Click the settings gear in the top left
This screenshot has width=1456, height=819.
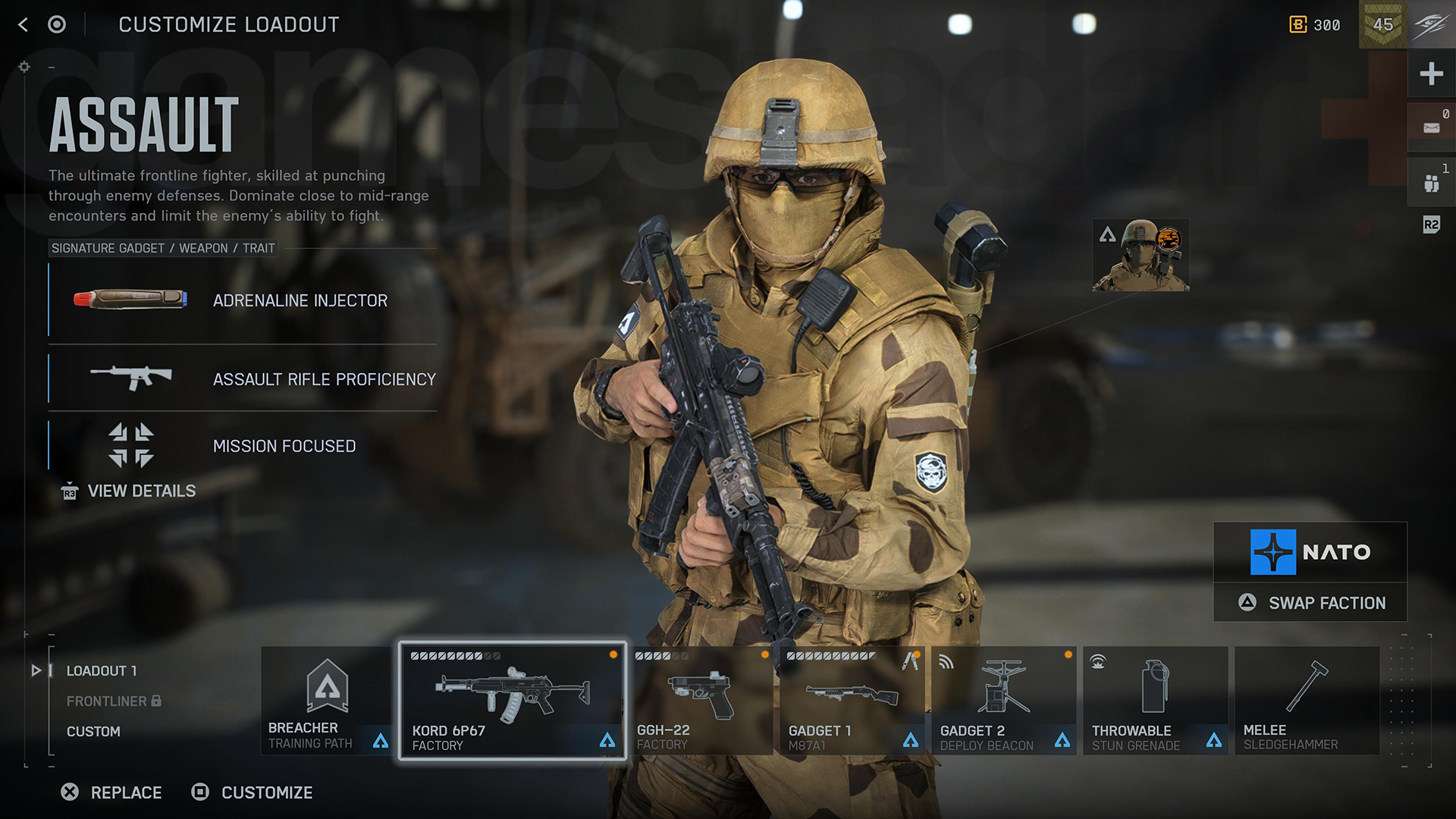[x=24, y=67]
